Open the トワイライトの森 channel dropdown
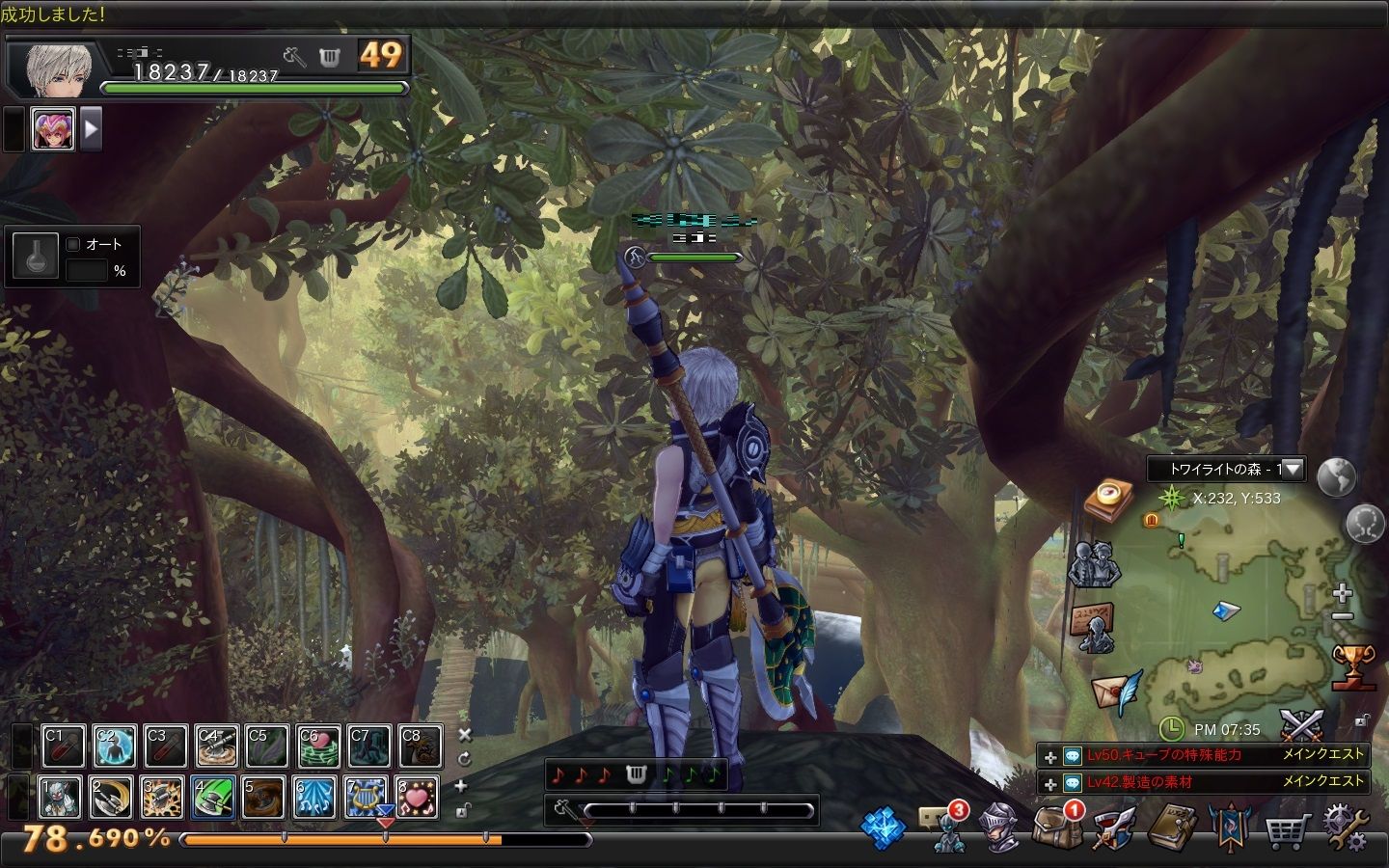The image size is (1389, 868). pyautogui.click(x=1292, y=470)
